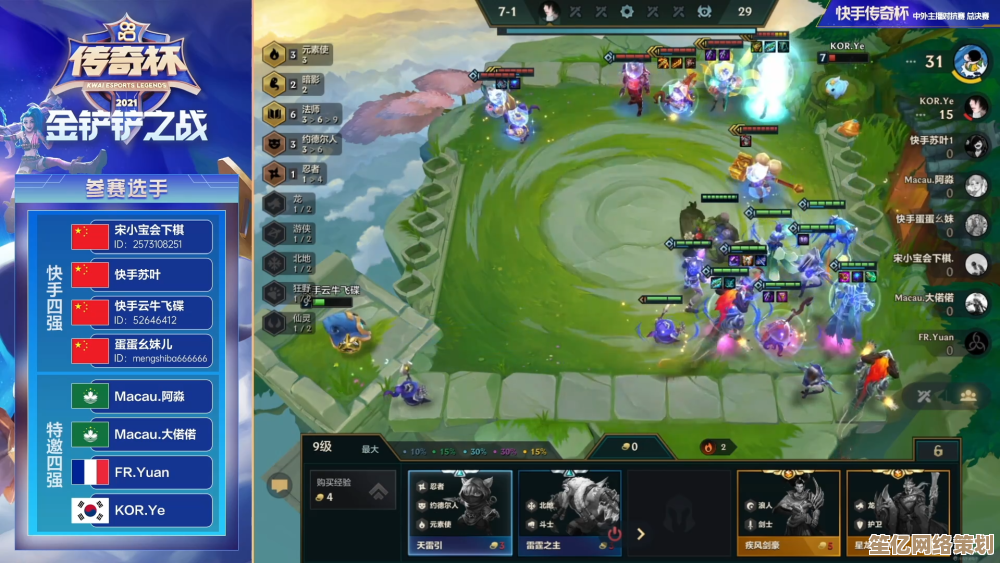The width and height of the screenshot is (1000, 563).
Task: View 快手苏叶 player's board
Action: click(969, 145)
